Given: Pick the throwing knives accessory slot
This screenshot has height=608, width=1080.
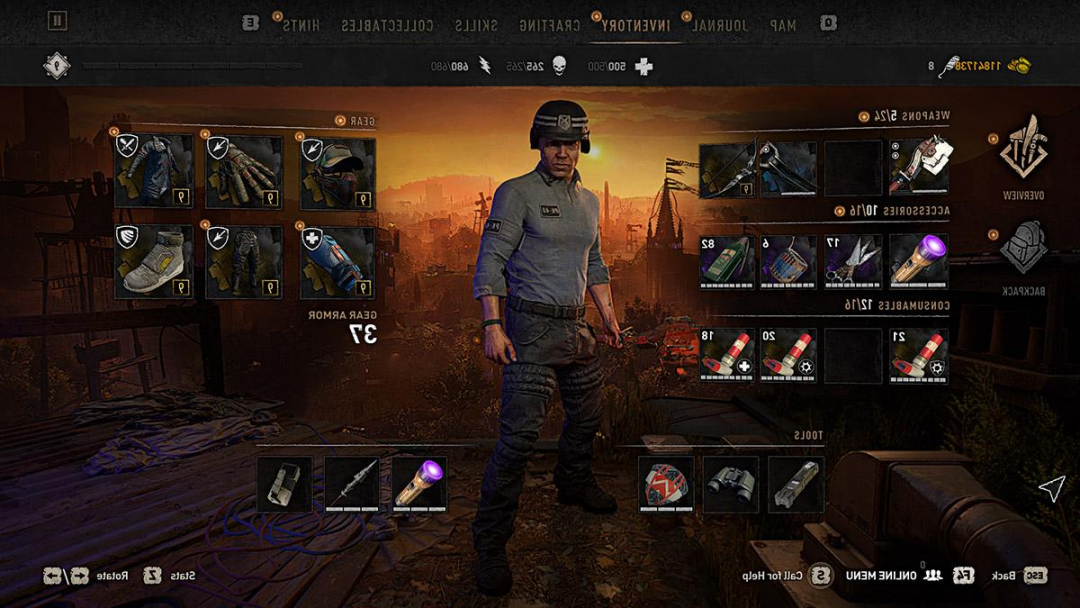Looking at the screenshot, I should tap(853, 262).
